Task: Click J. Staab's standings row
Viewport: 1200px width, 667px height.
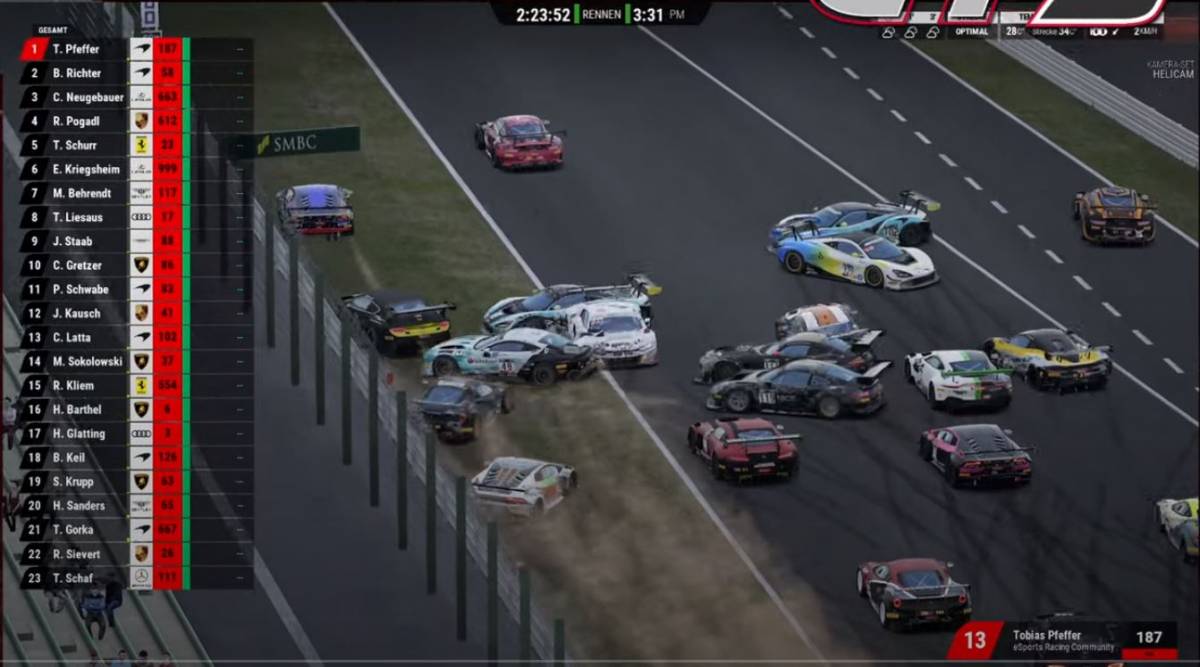Action: [x=72, y=241]
